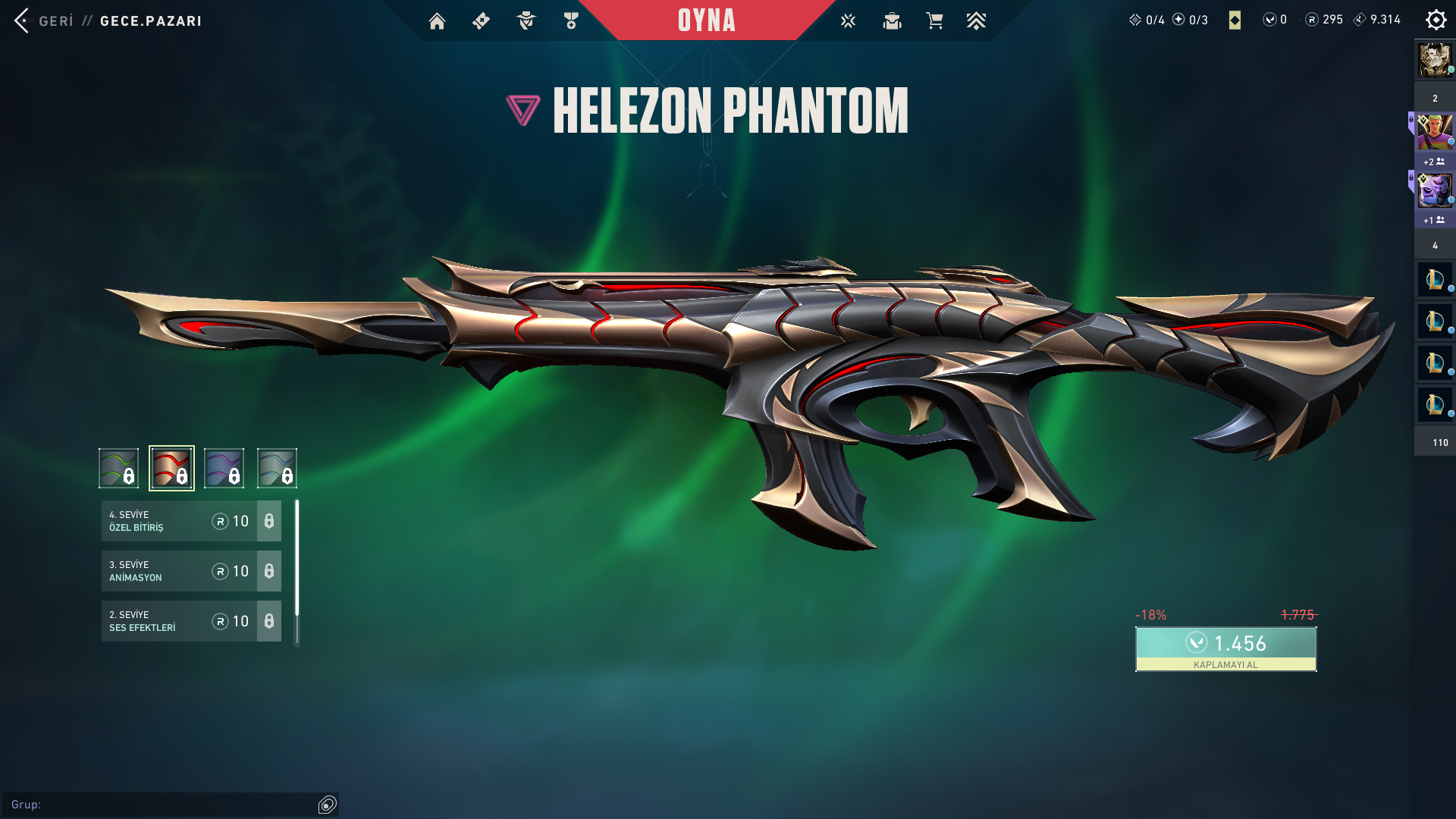Pick the blue-gray skin variant swatch
The image size is (1456, 819).
click(277, 468)
